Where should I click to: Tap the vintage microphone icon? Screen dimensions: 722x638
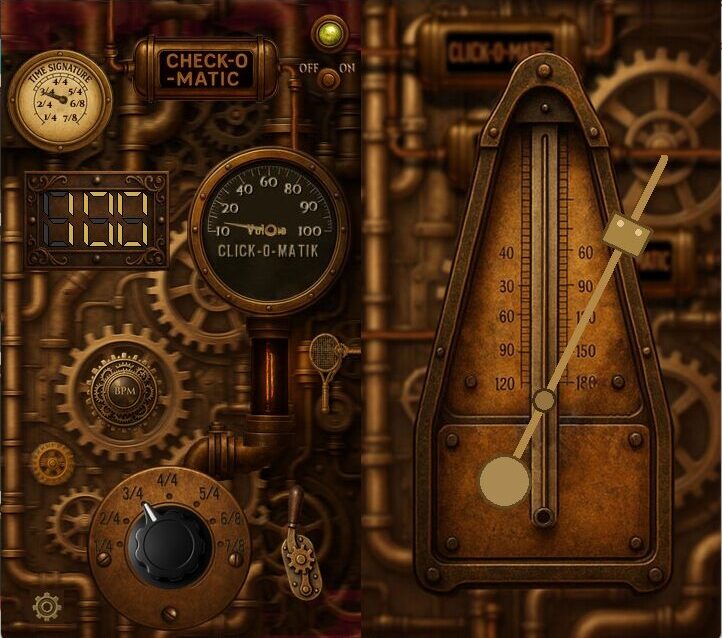click(x=325, y=353)
